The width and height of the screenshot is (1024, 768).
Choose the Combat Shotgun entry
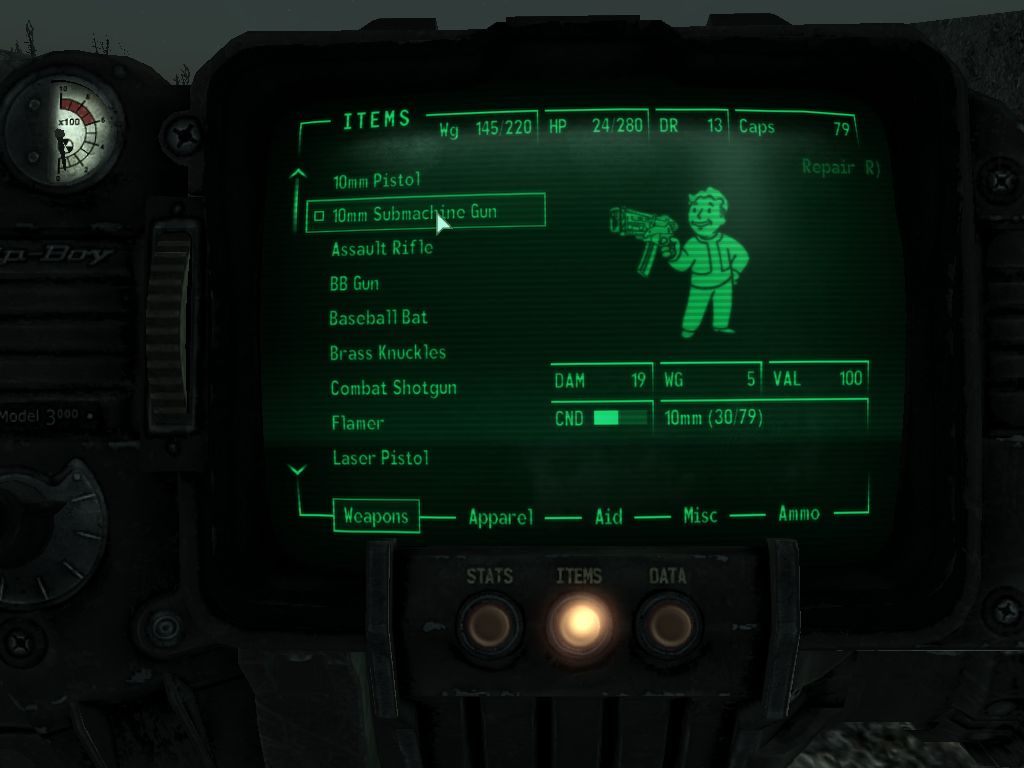pyautogui.click(x=393, y=388)
